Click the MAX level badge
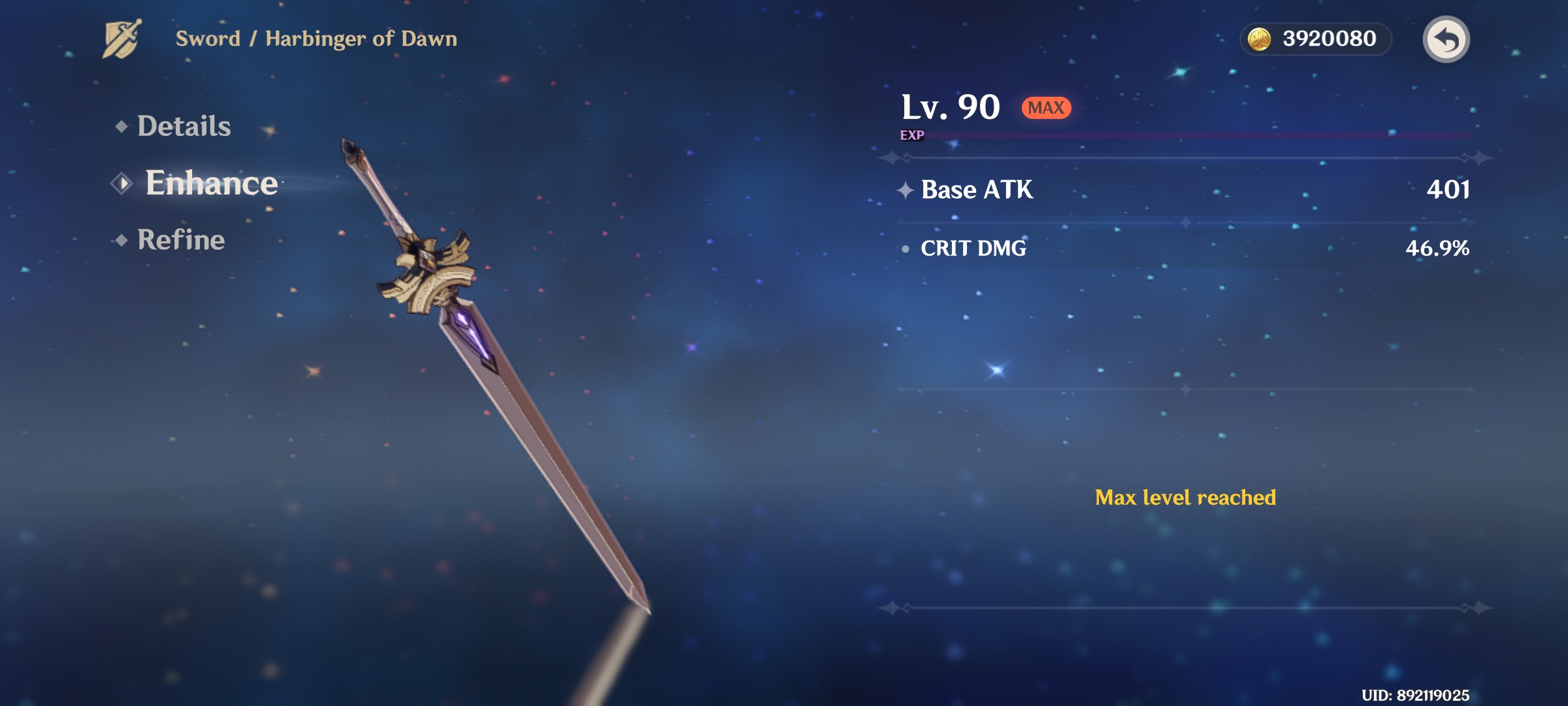The height and width of the screenshot is (706, 1568). pyautogui.click(x=1045, y=108)
